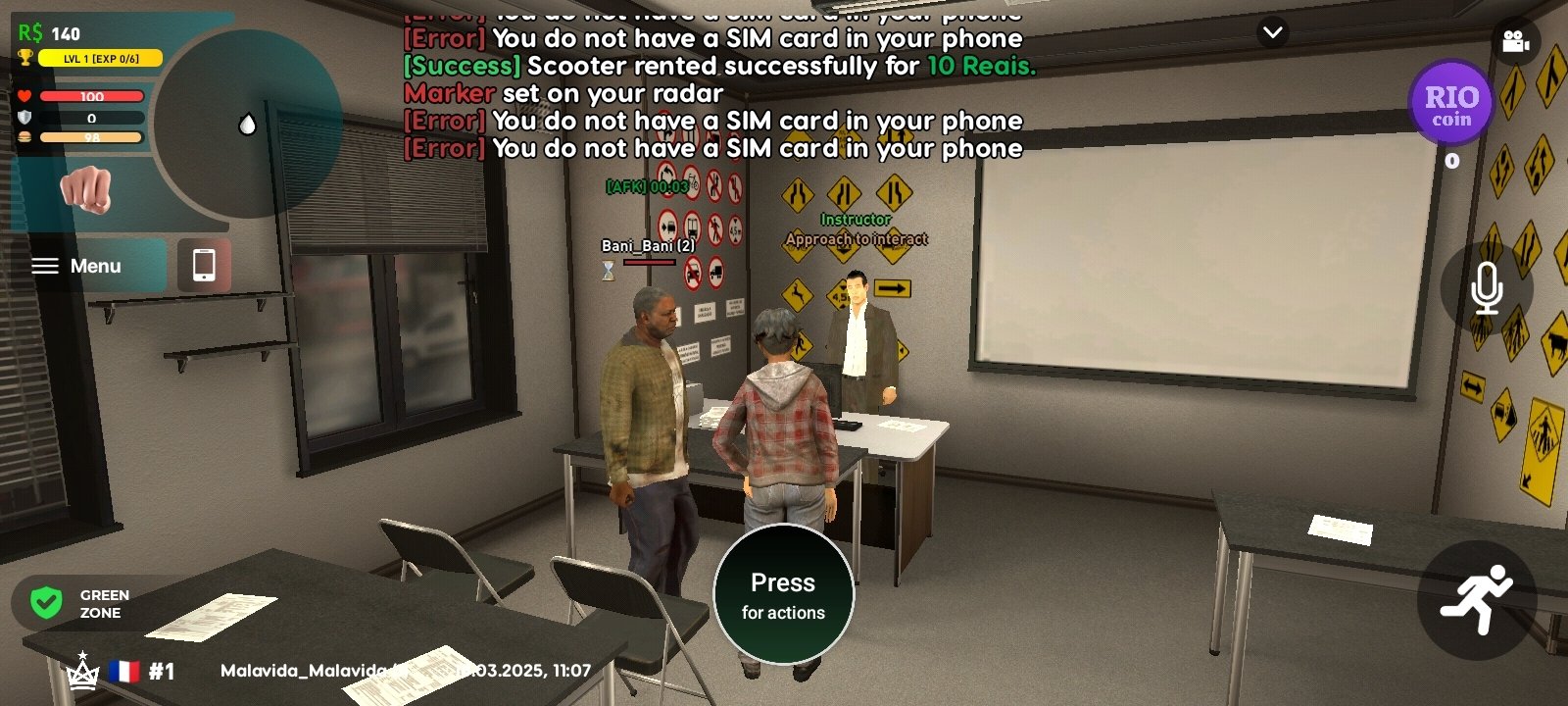The width and height of the screenshot is (1568, 706).
Task: Open the phone icon
Action: tap(204, 265)
